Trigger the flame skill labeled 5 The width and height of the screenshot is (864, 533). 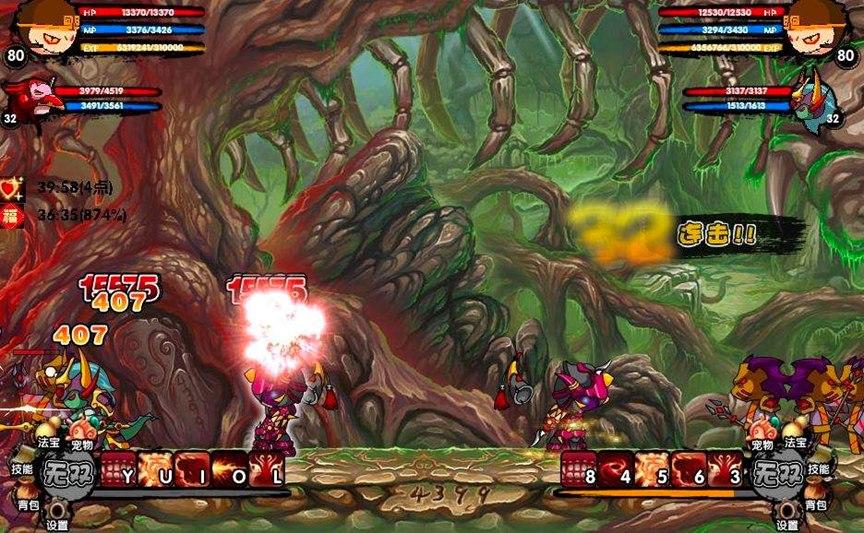tap(653, 468)
